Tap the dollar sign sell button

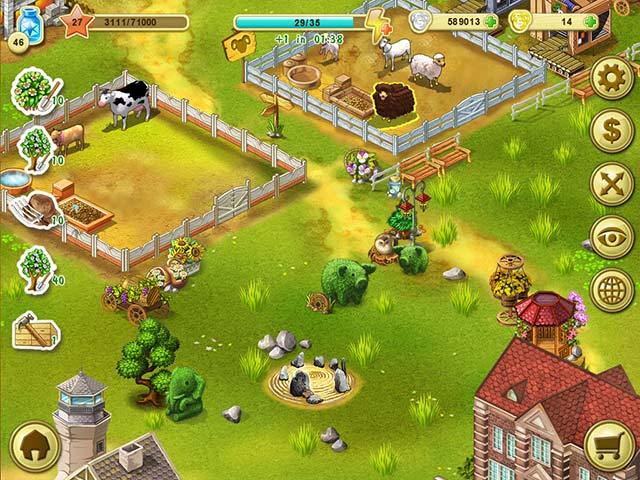611,131
